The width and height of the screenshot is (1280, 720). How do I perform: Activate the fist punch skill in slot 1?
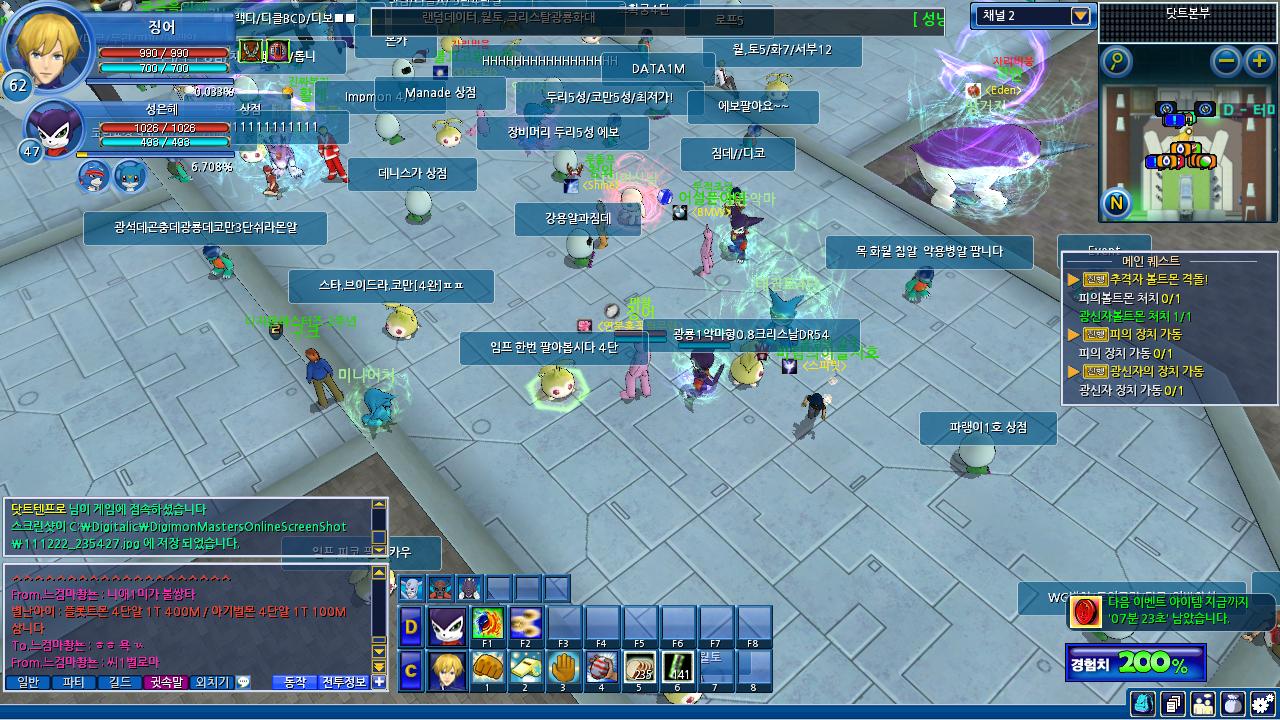coord(487,667)
